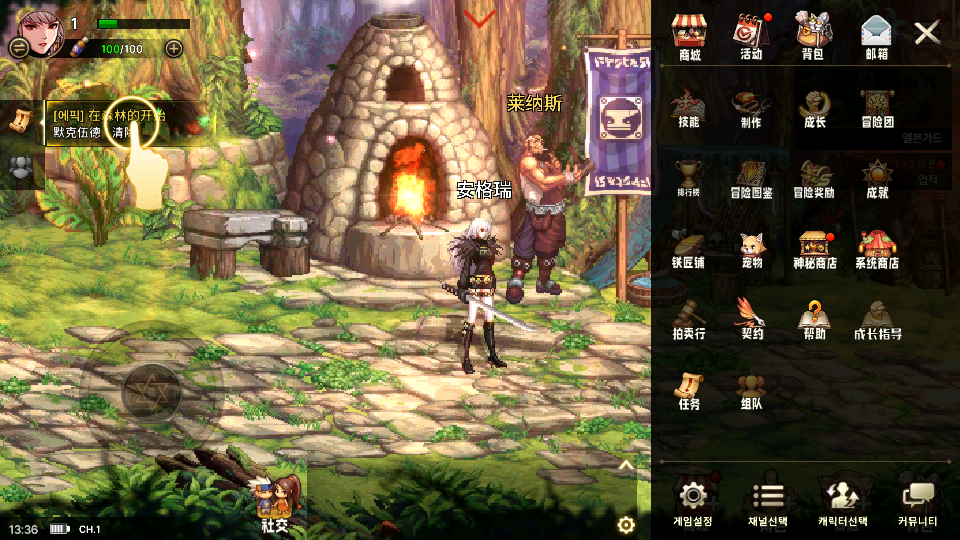Visit the 神秘商店 mystery shop

tap(814, 247)
